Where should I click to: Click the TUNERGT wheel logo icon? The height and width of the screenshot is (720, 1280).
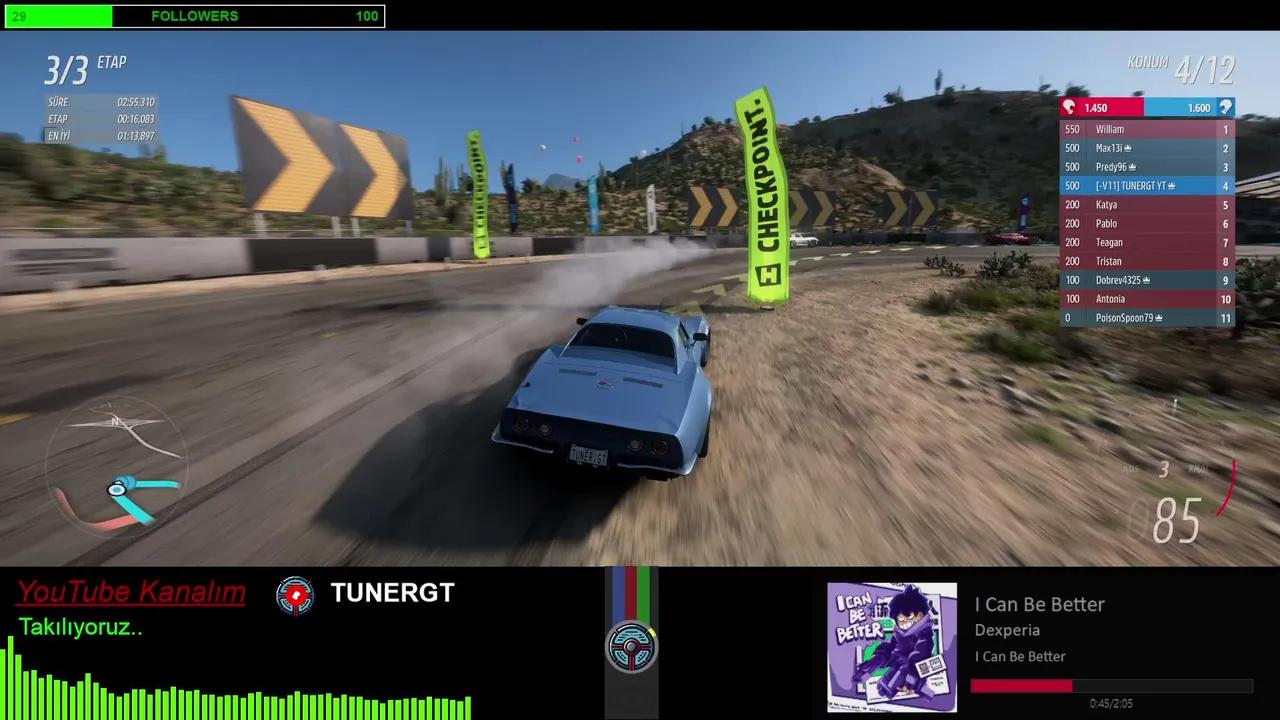295,593
